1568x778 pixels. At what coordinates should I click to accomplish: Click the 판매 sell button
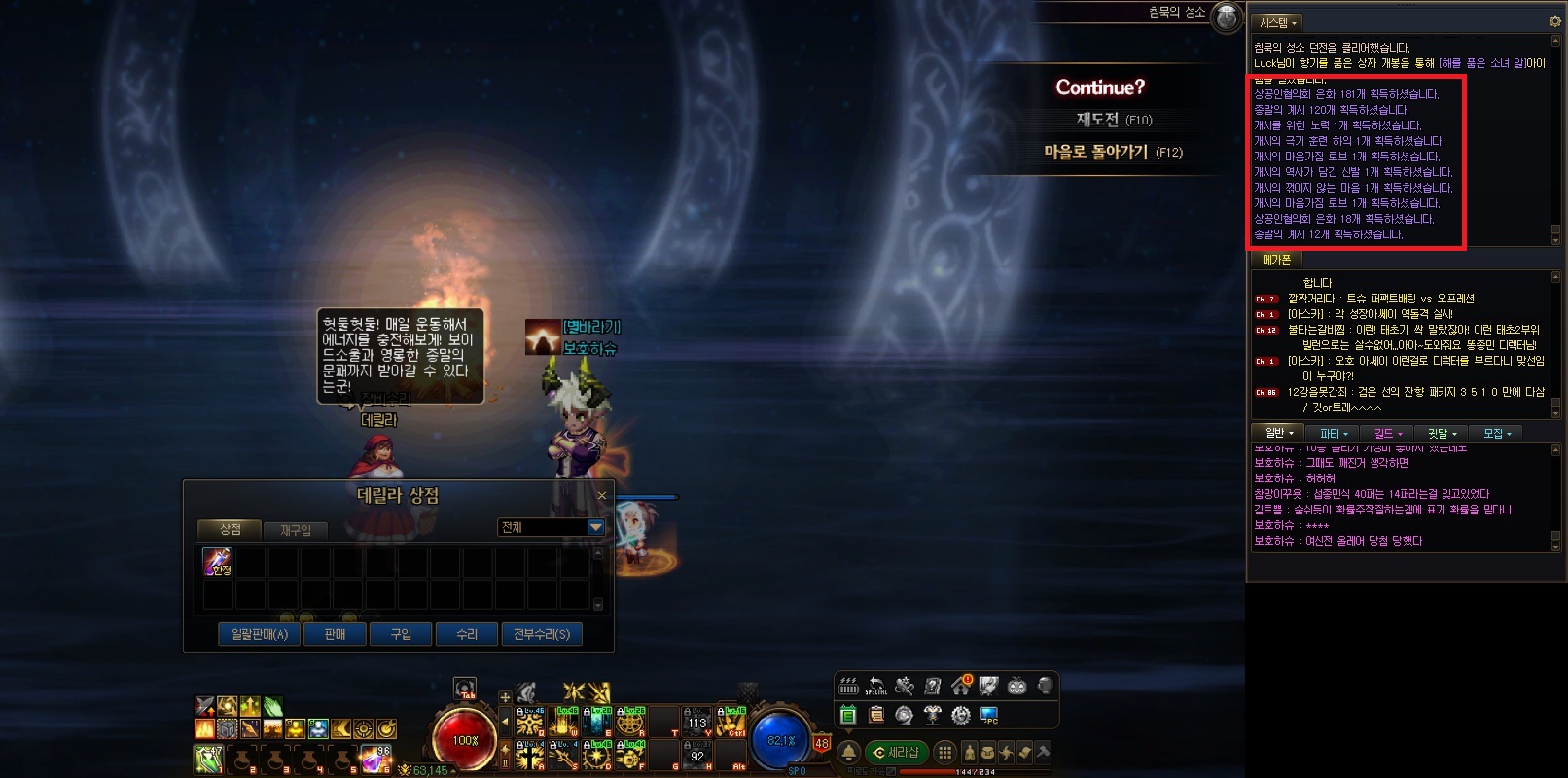pyautogui.click(x=335, y=634)
